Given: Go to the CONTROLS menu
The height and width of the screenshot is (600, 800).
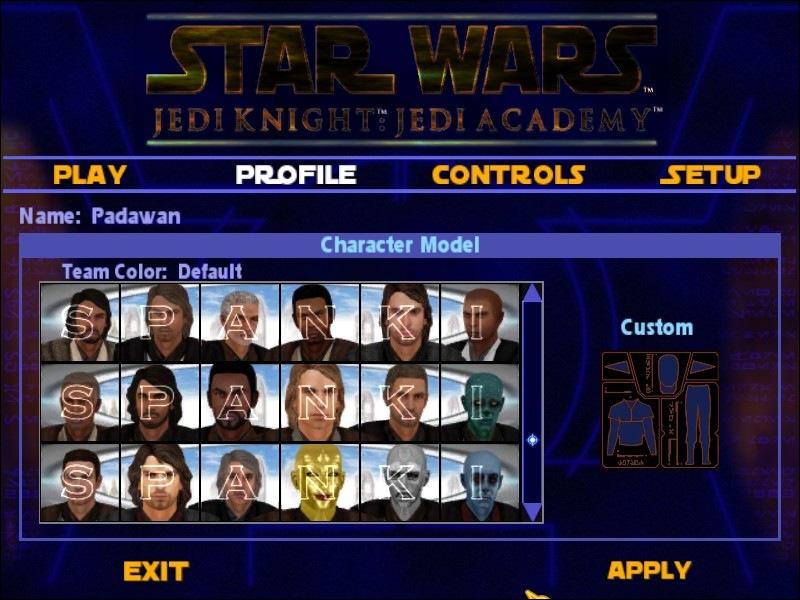Looking at the screenshot, I should pos(508,175).
